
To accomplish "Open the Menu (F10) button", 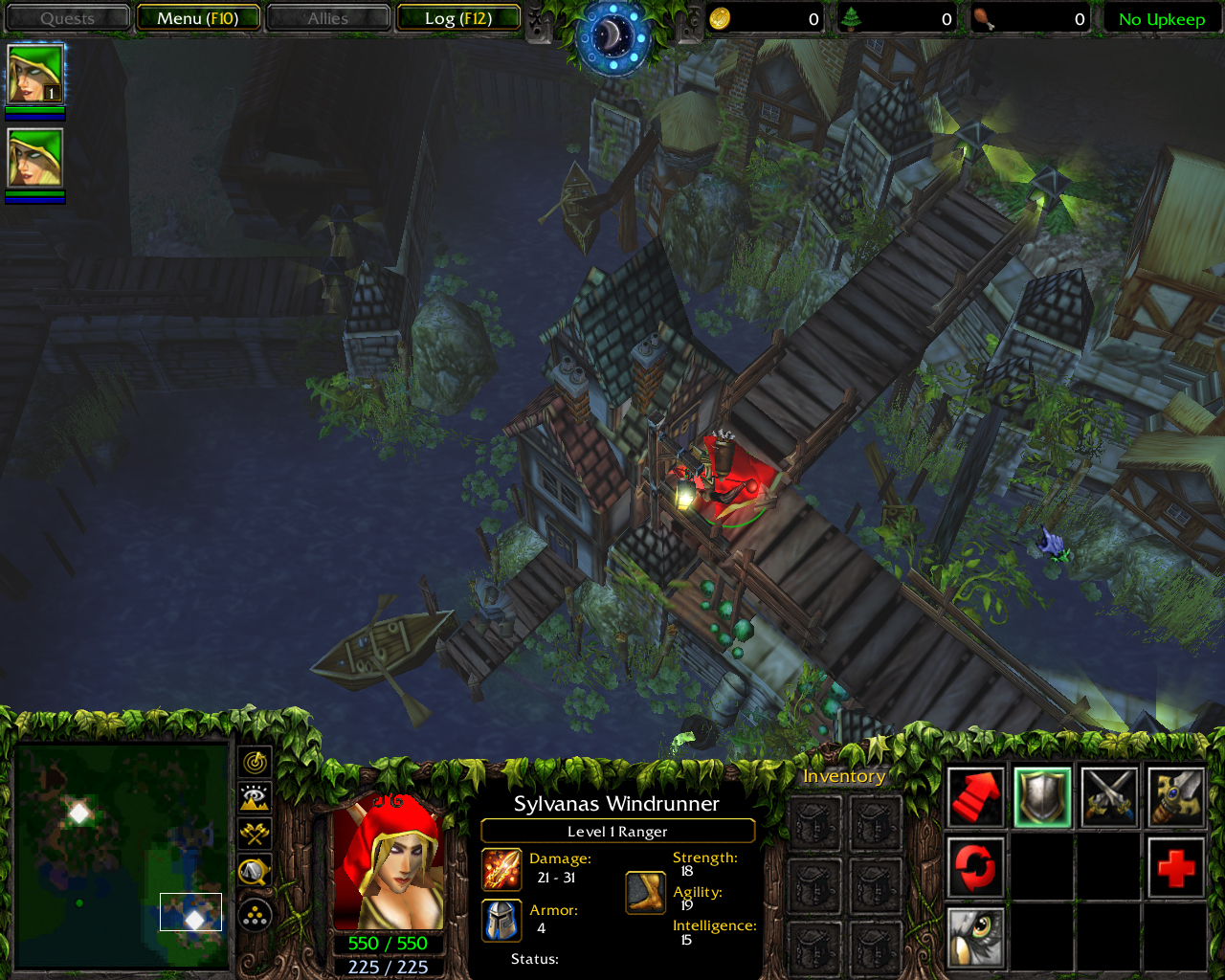I will click(x=198, y=18).
